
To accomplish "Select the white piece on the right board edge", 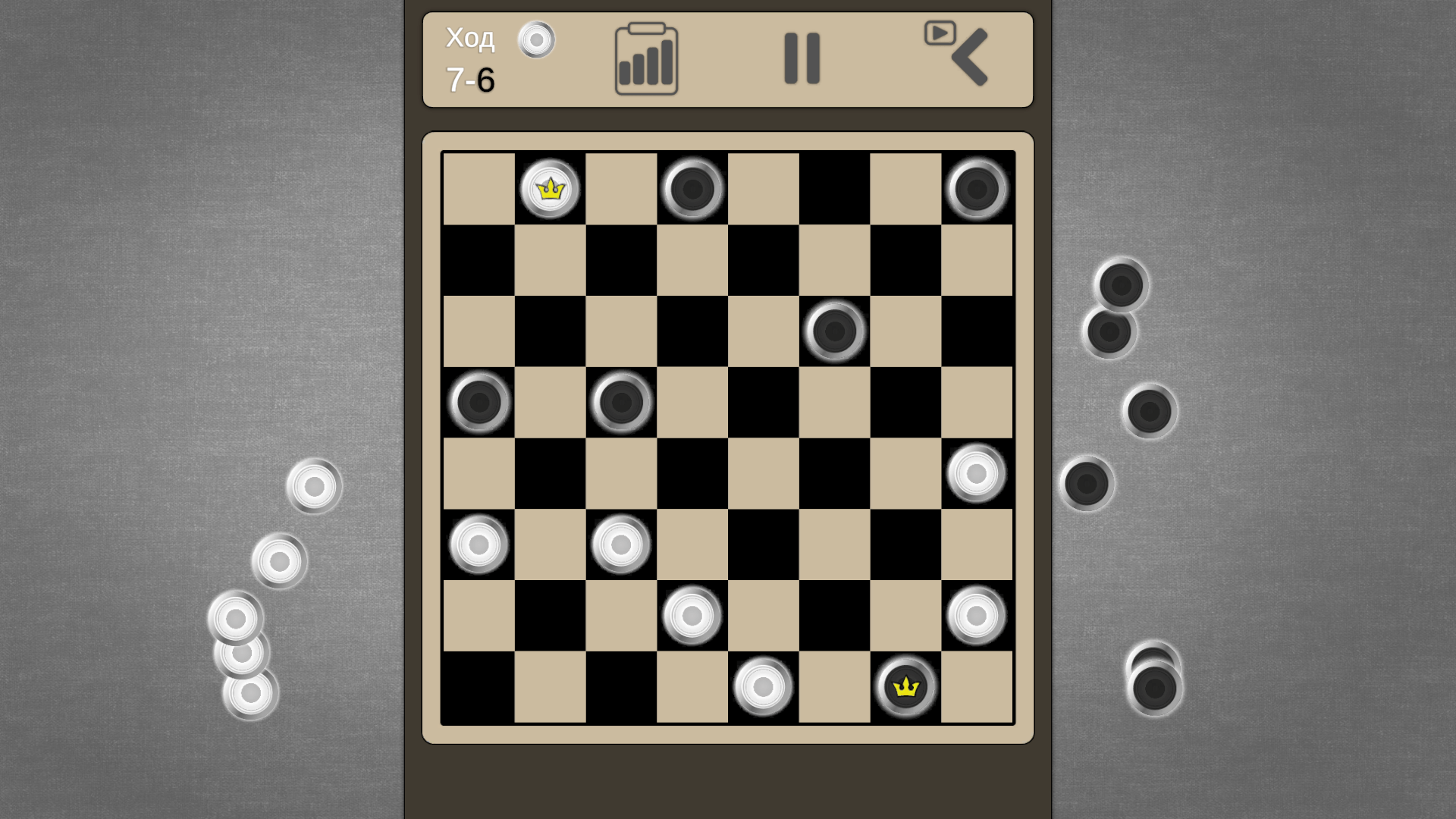I will click(x=975, y=472).
